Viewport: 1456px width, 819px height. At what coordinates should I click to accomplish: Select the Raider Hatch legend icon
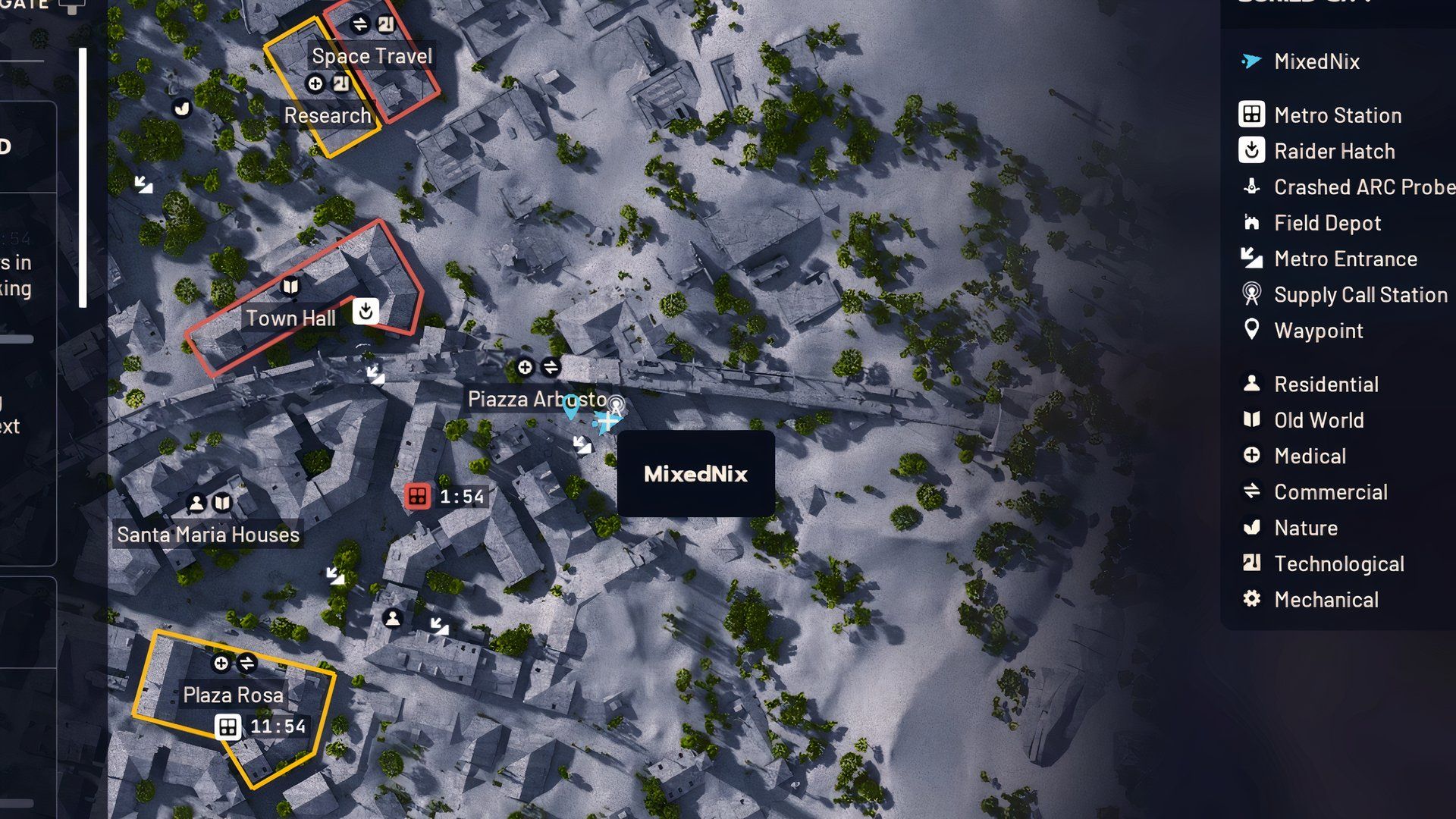tap(1250, 151)
